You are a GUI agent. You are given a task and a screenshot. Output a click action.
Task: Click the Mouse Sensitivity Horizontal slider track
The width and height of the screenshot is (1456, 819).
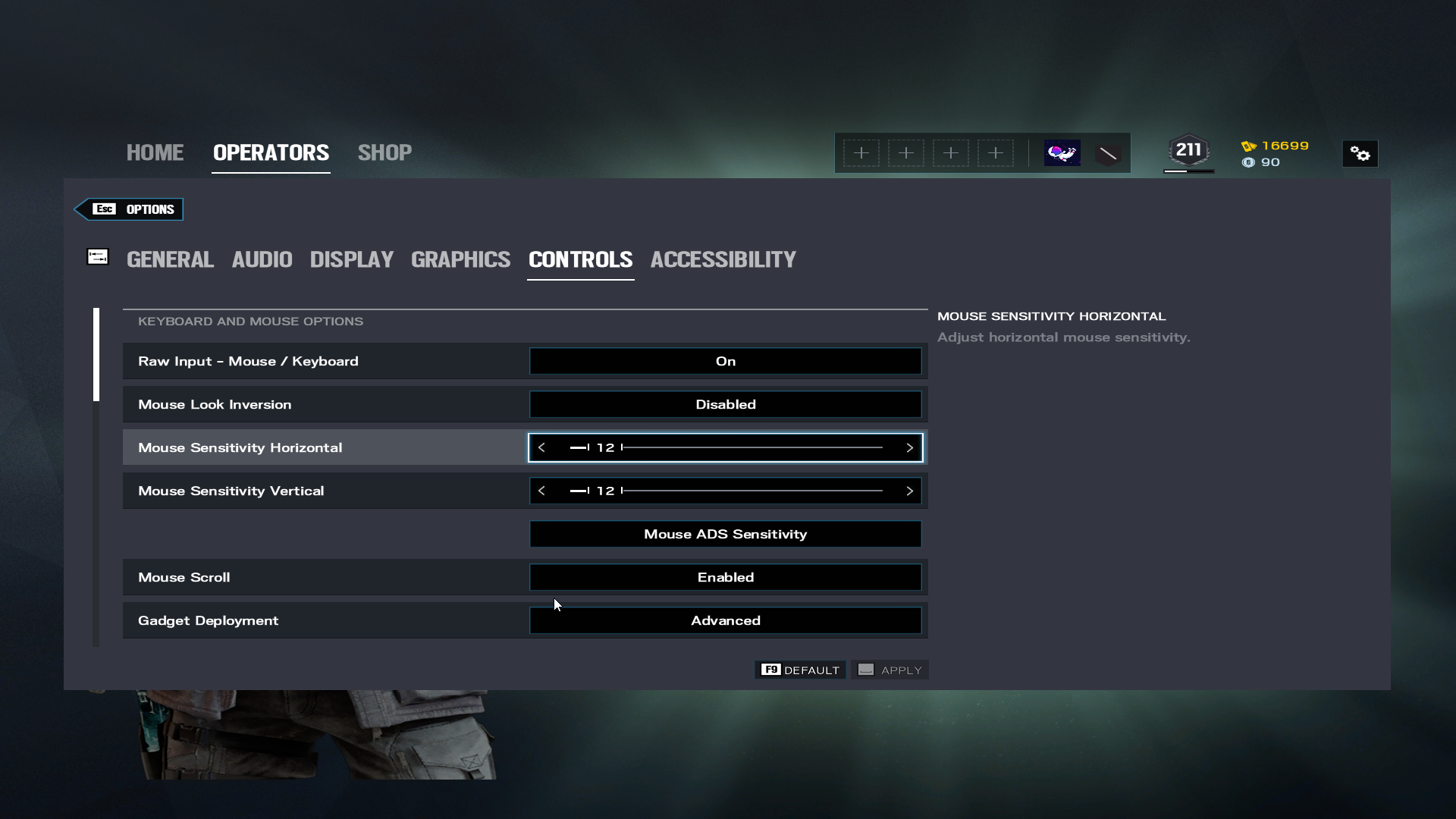click(x=751, y=447)
